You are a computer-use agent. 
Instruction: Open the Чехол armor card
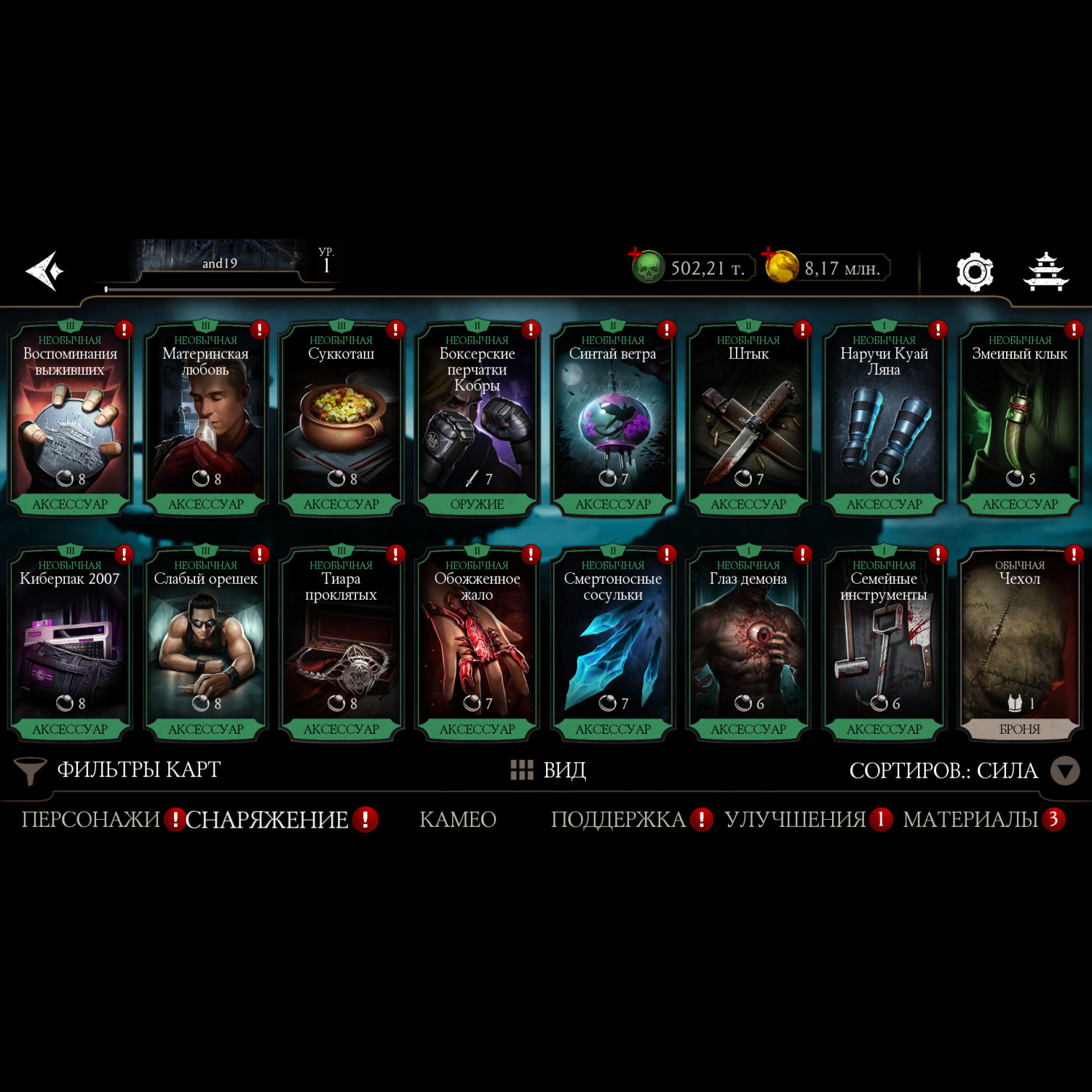coord(1019,644)
